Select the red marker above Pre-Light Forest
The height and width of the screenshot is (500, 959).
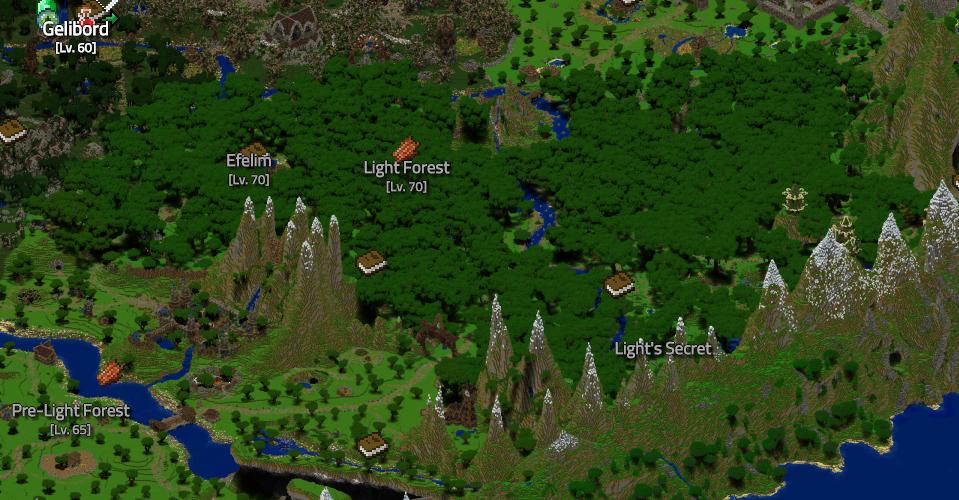point(110,372)
